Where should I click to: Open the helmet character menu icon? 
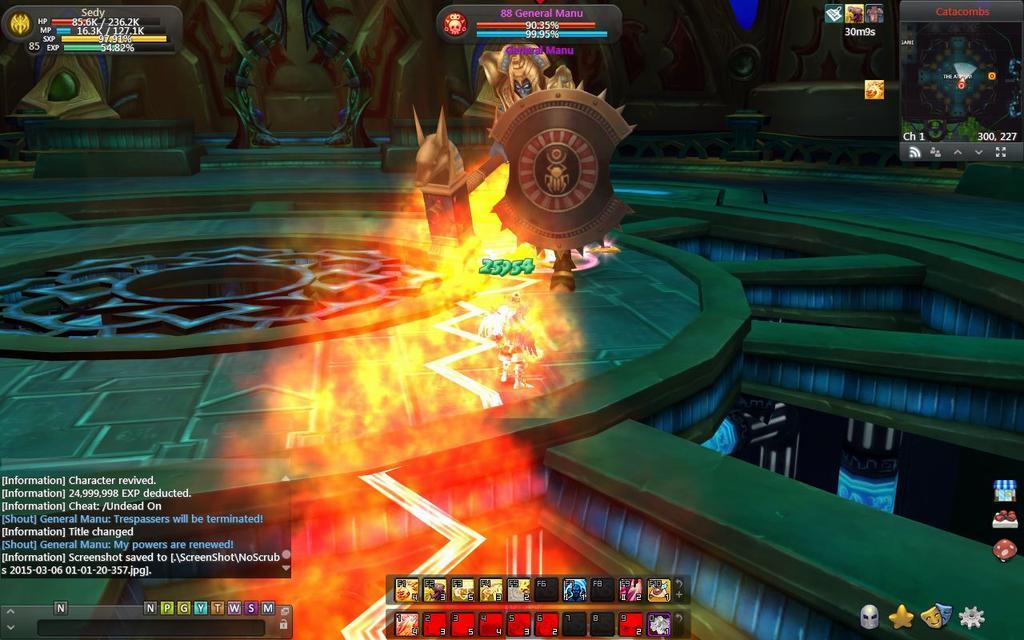coord(870,617)
